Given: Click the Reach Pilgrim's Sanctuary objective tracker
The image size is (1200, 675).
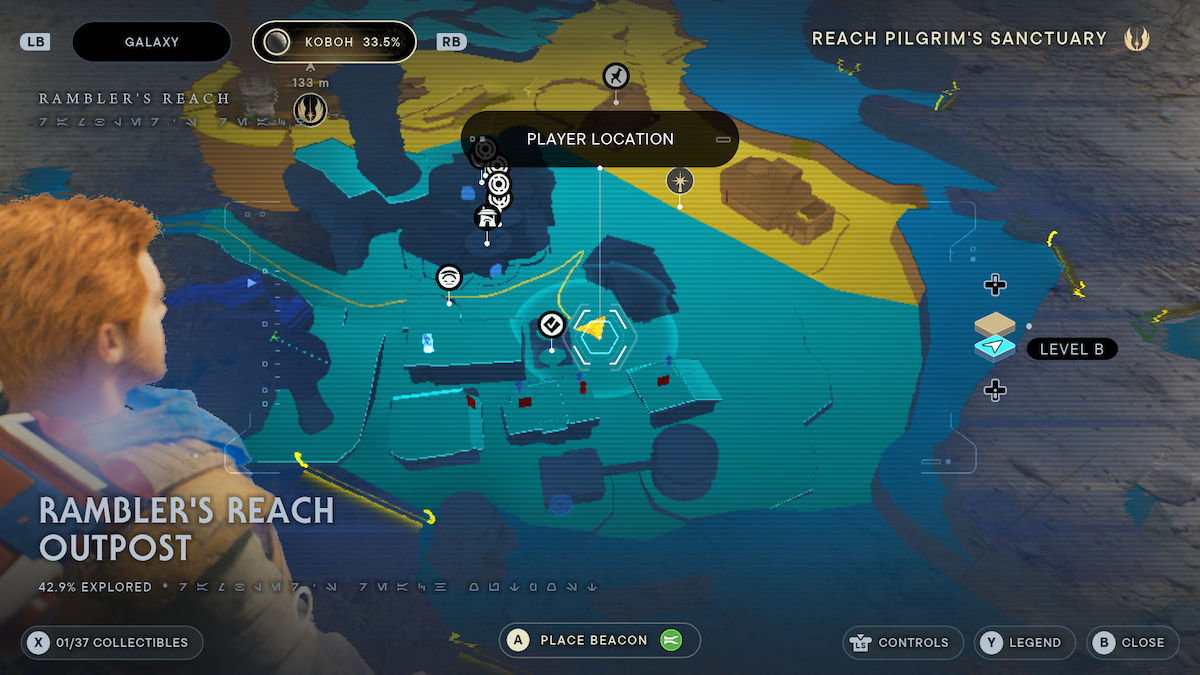Looking at the screenshot, I should tap(980, 39).
